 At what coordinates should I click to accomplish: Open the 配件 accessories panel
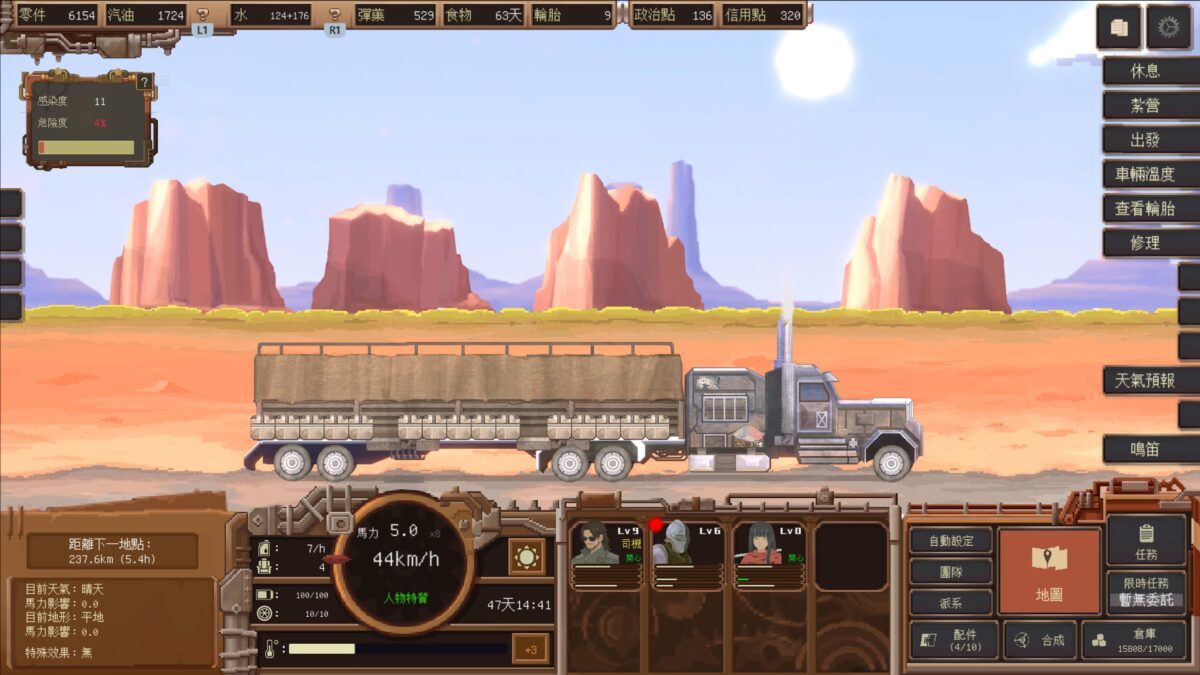pos(953,640)
